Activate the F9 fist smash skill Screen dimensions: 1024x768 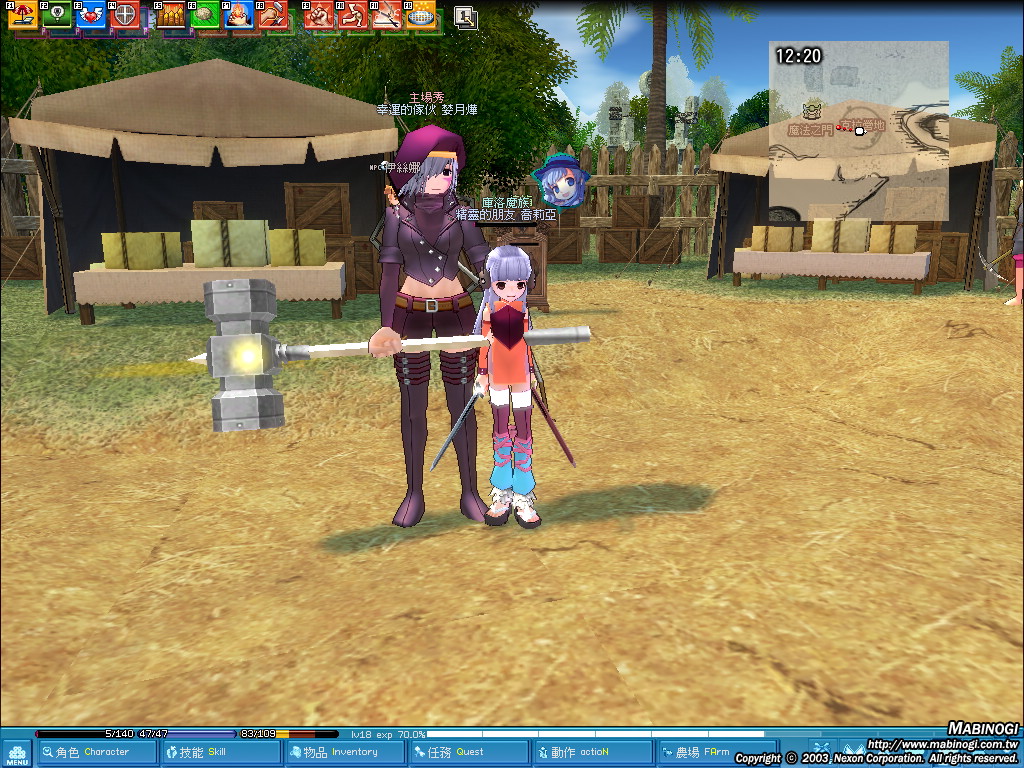tap(319, 14)
